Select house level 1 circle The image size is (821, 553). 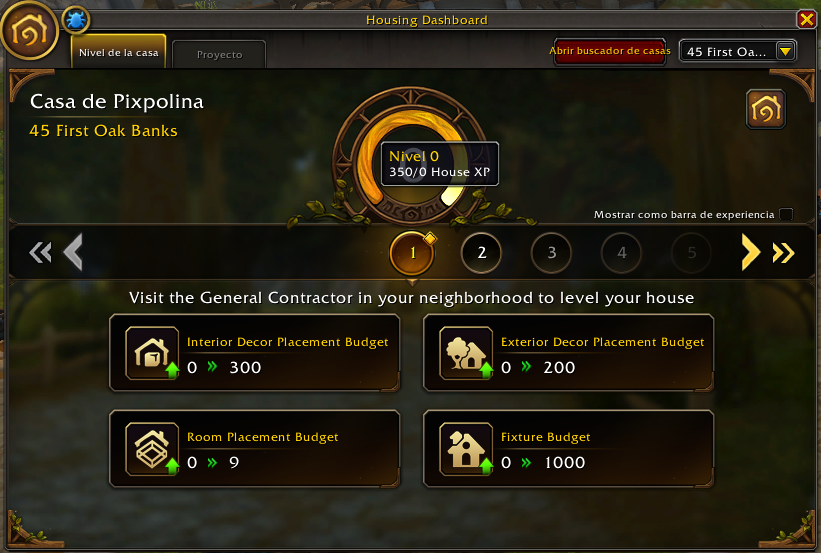[x=412, y=253]
